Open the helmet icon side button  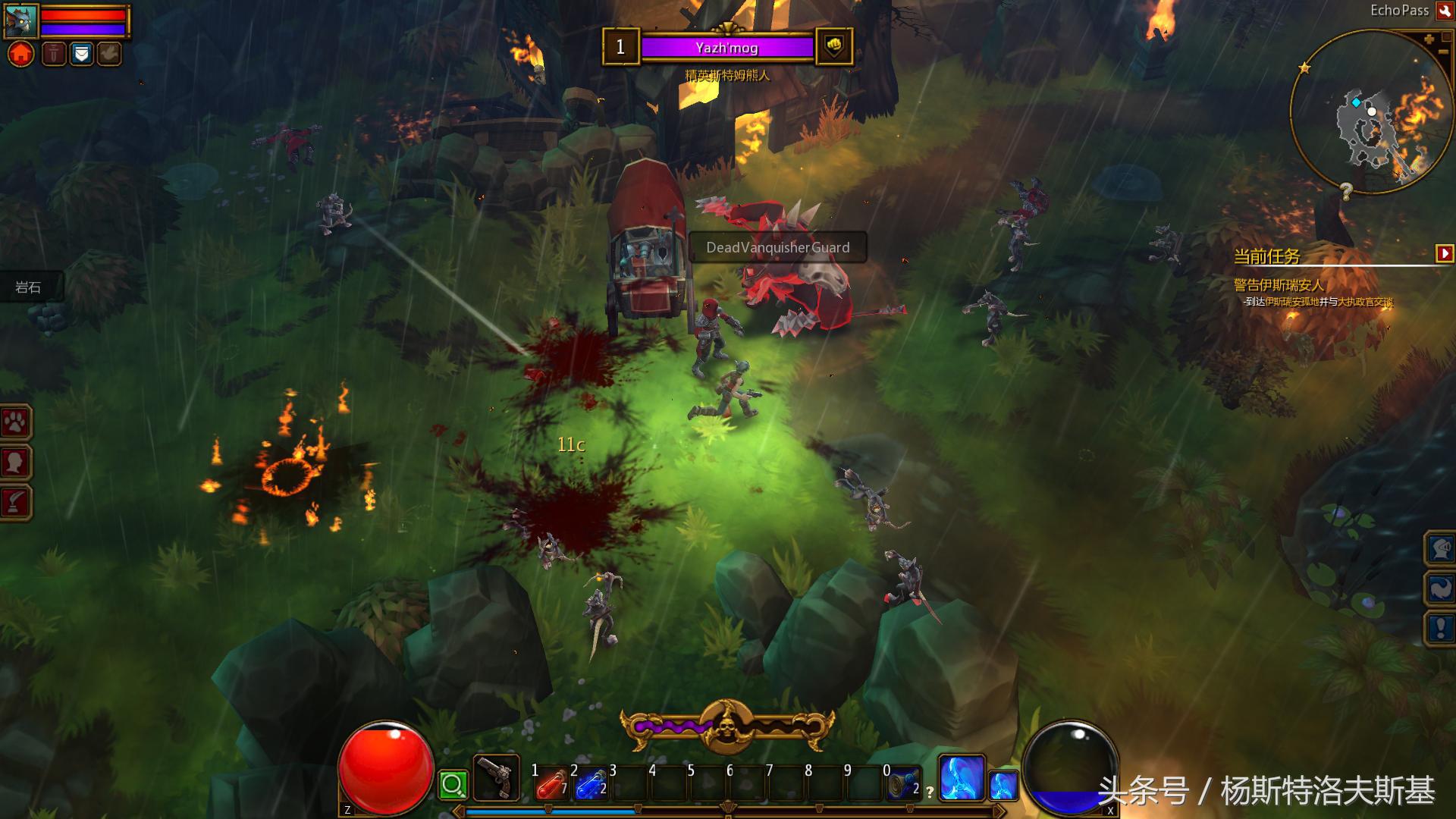pos(1440,548)
